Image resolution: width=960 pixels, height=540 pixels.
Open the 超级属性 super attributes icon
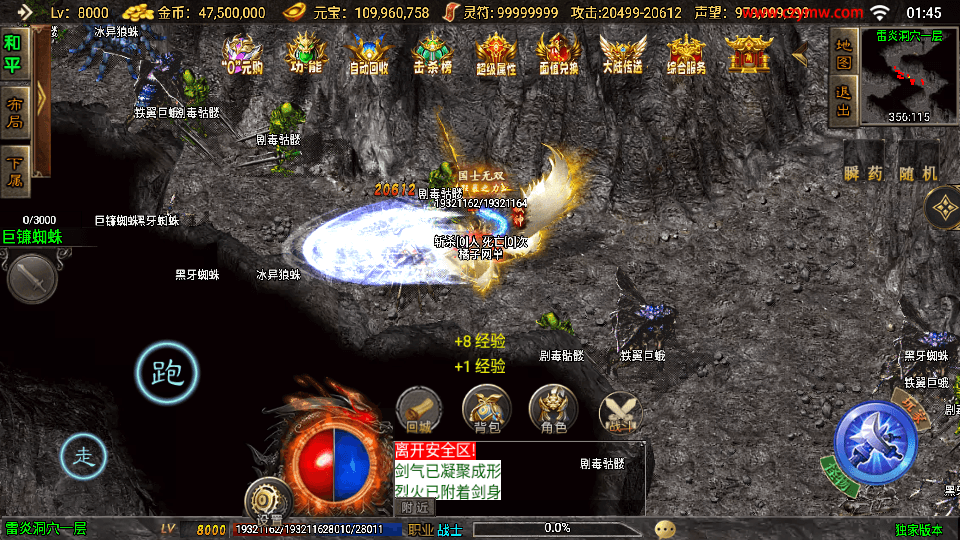[x=495, y=55]
